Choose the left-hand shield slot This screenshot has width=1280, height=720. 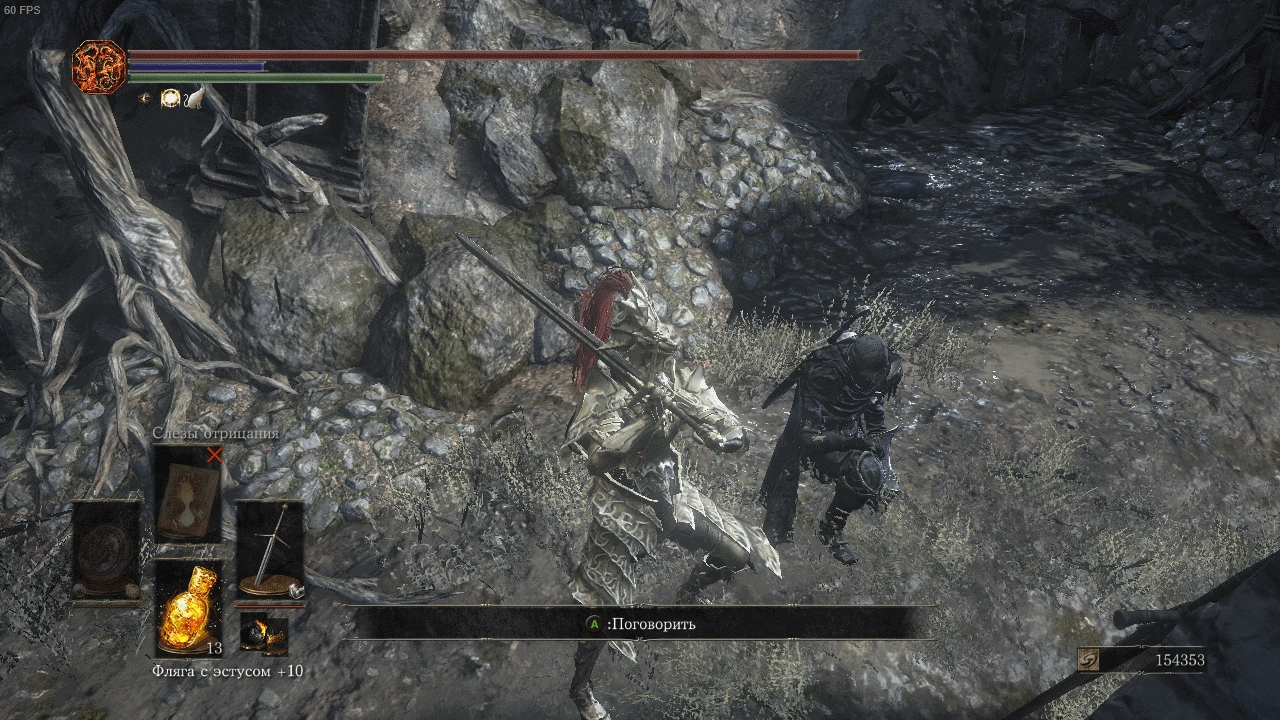[106, 550]
